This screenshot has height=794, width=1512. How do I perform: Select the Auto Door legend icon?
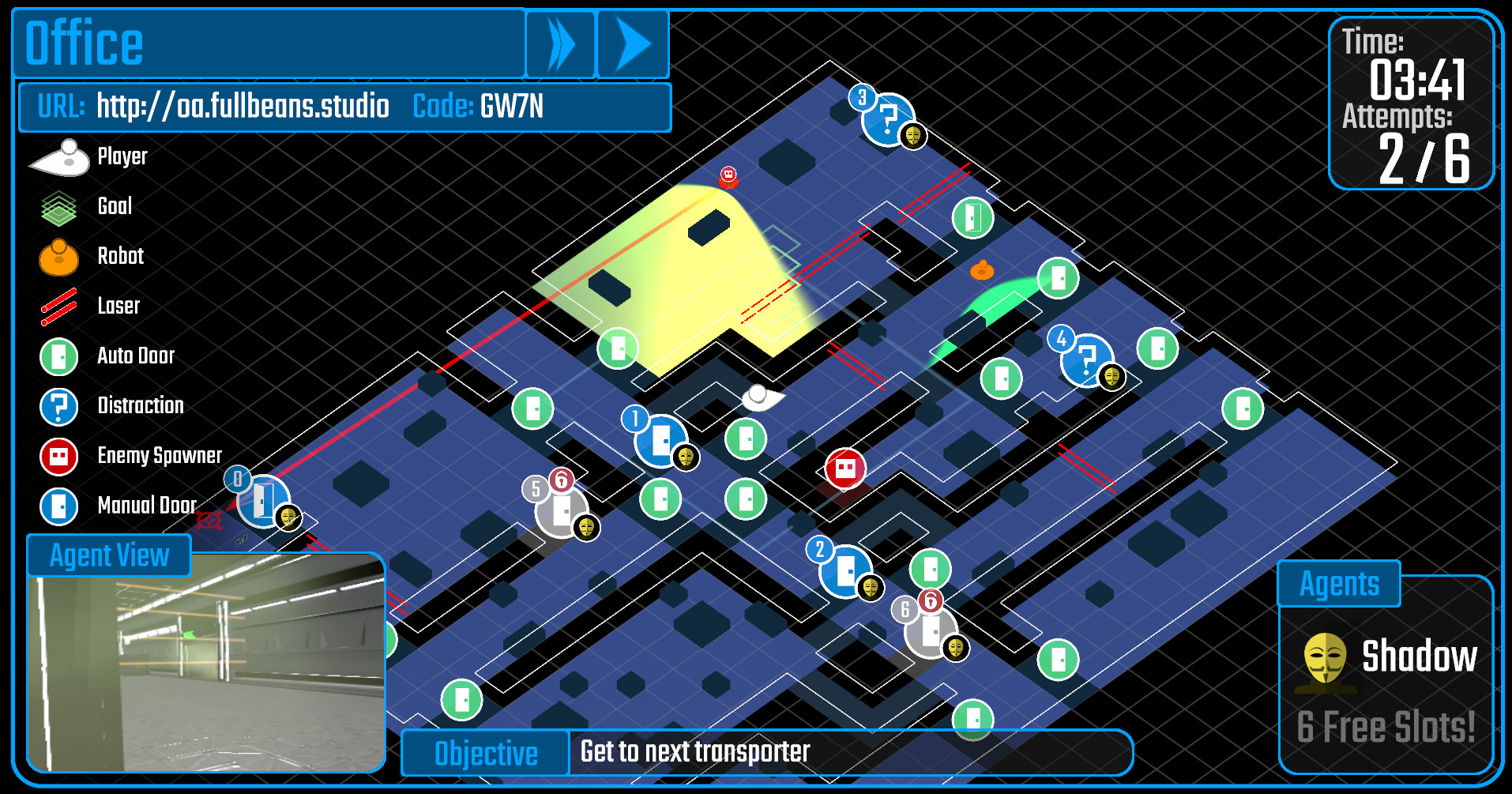pyautogui.click(x=58, y=356)
